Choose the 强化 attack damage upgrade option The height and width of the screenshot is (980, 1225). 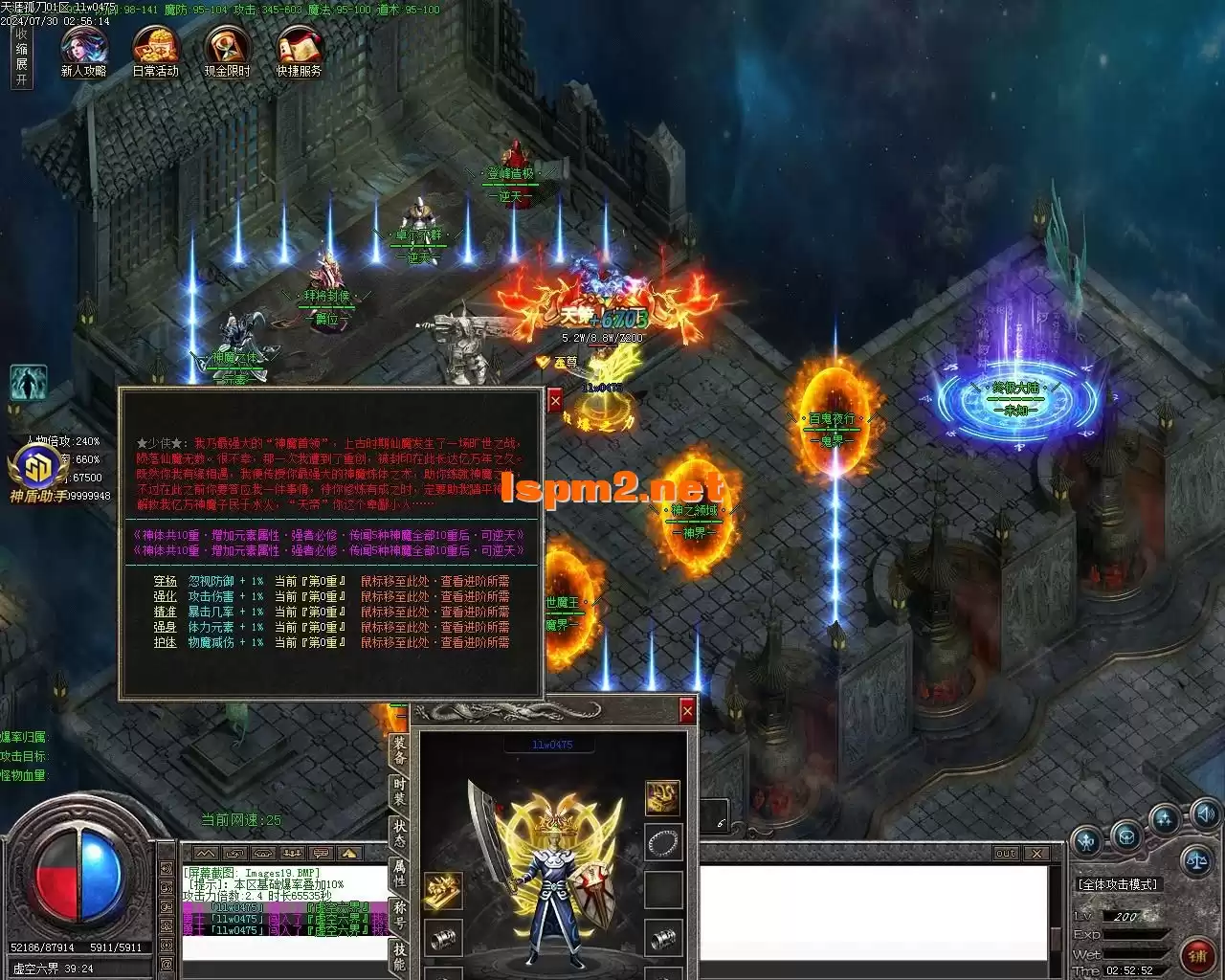point(165,596)
